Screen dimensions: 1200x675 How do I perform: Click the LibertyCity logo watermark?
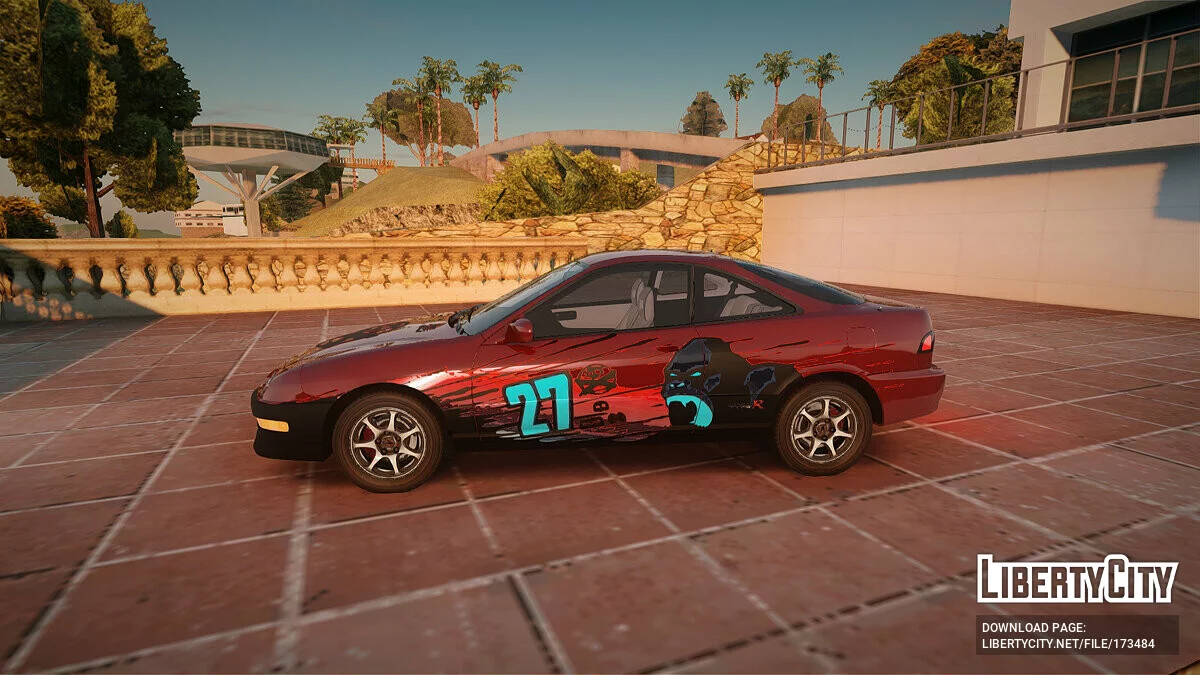(x=1077, y=579)
